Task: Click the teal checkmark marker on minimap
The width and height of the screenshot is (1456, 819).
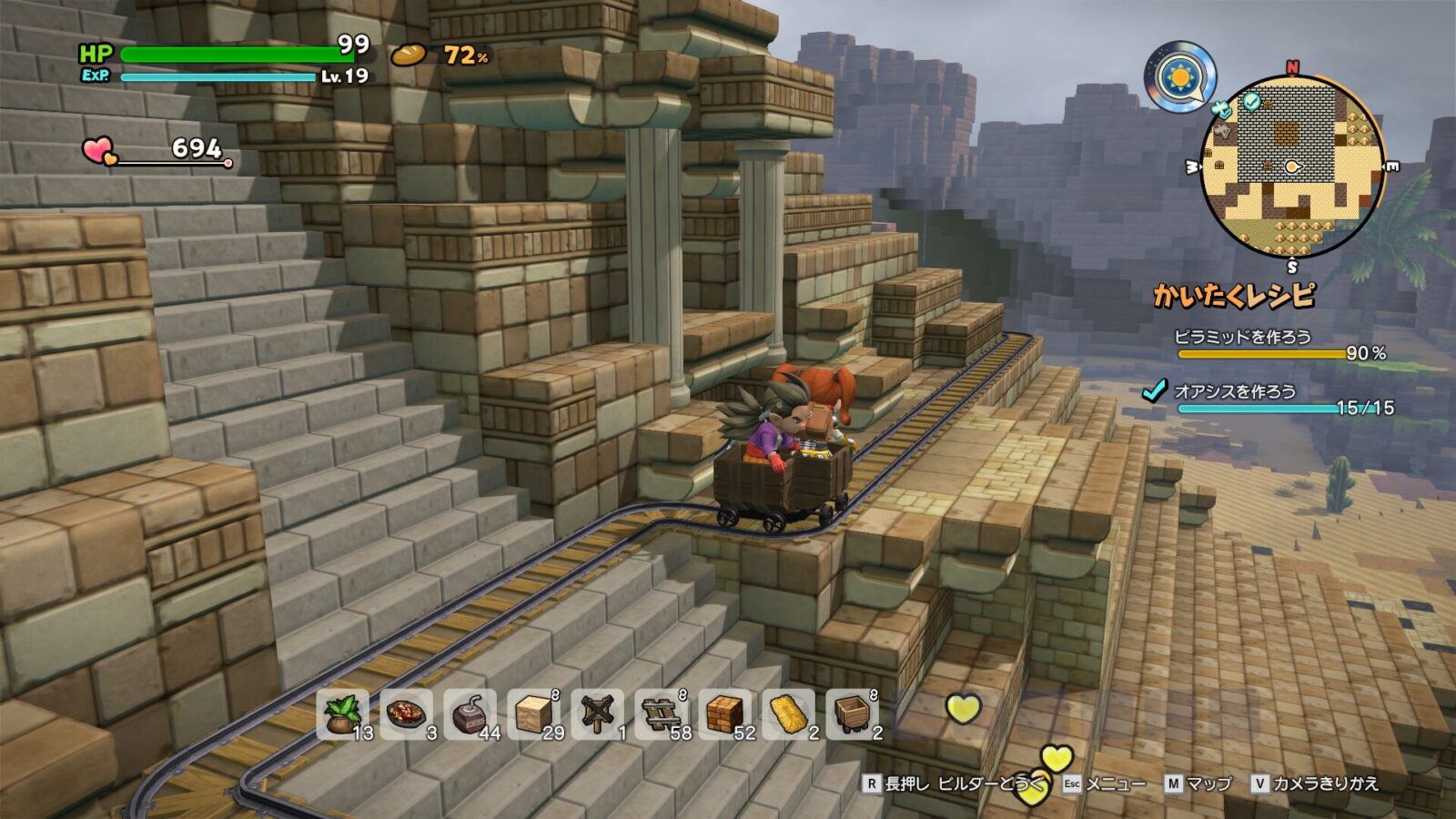Action: click(1252, 101)
